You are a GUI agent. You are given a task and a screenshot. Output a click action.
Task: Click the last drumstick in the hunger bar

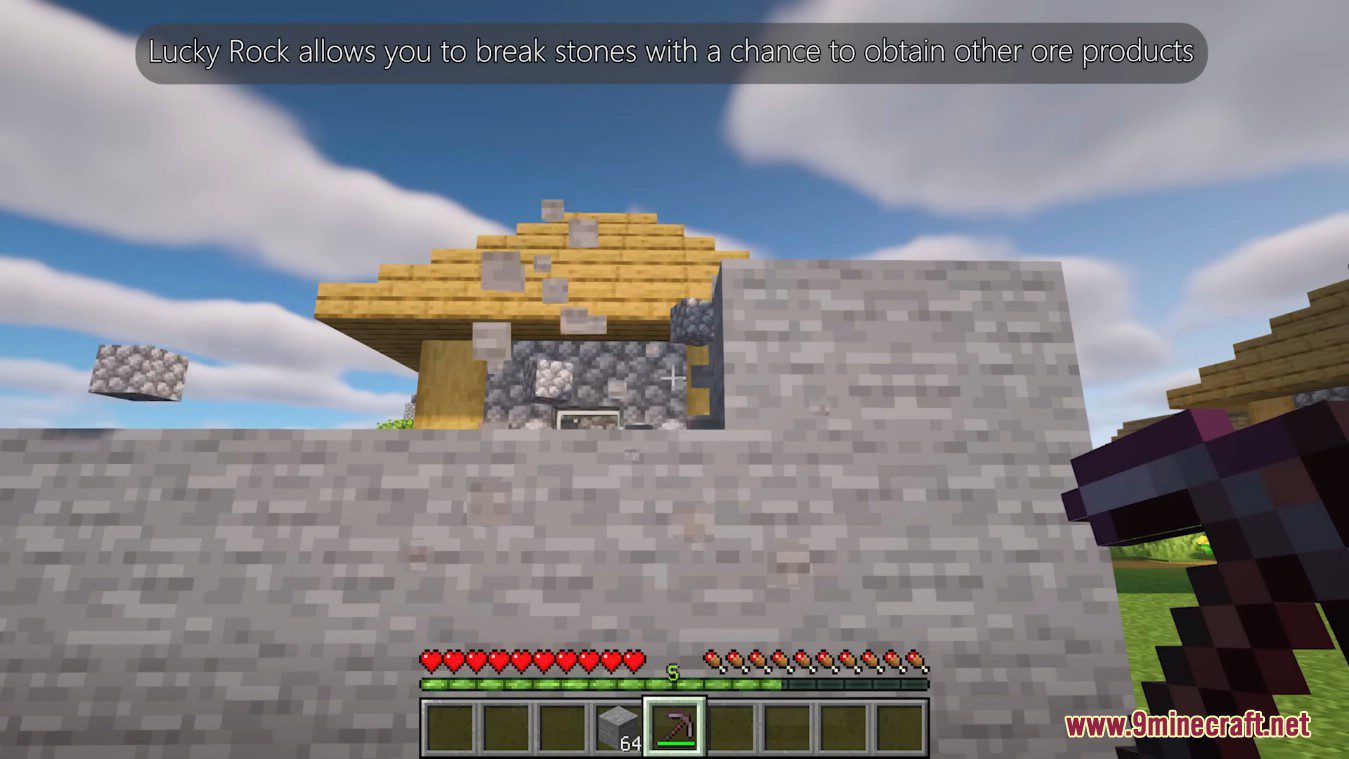point(916,659)
